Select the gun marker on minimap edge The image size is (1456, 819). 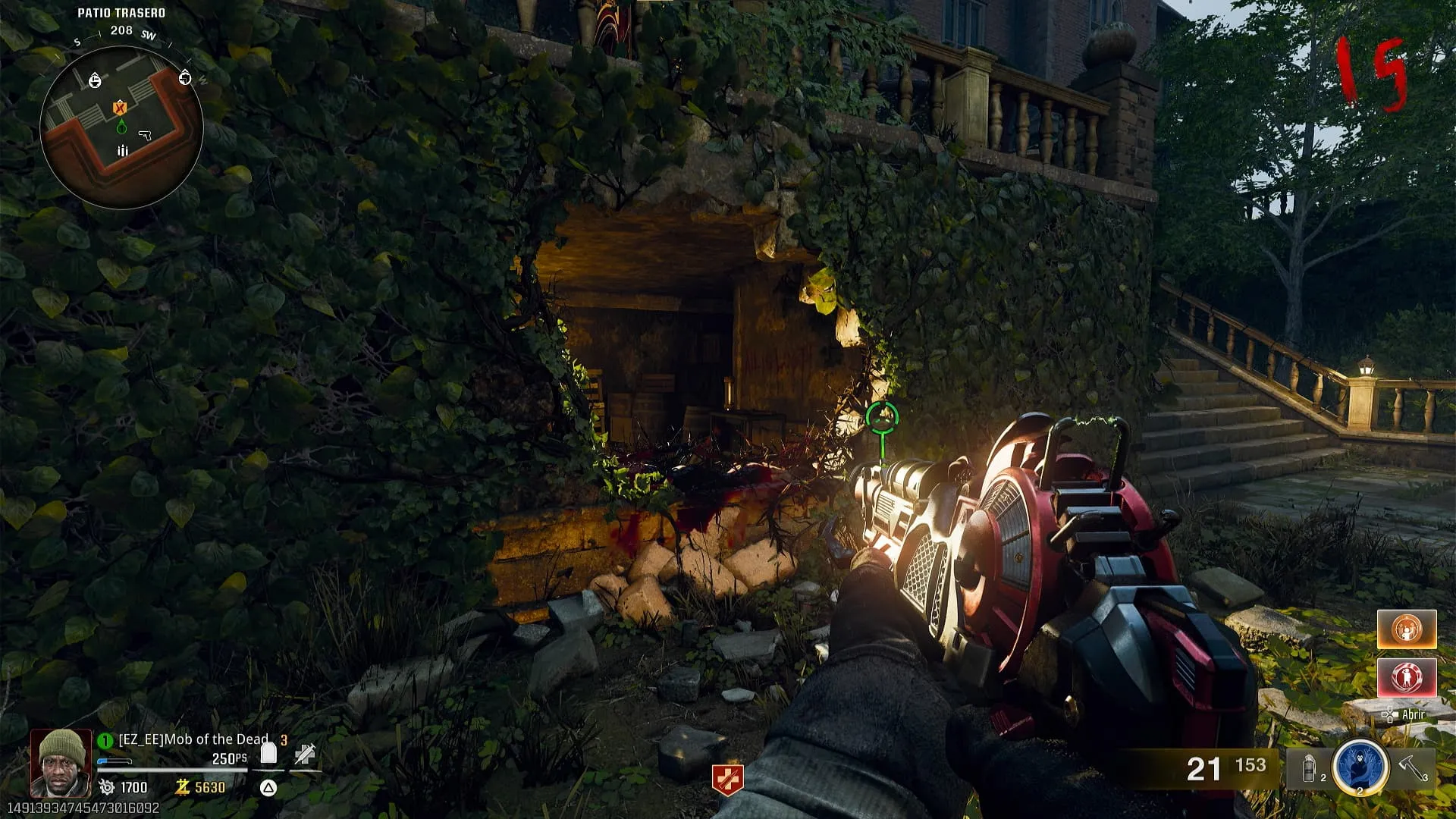185,78
